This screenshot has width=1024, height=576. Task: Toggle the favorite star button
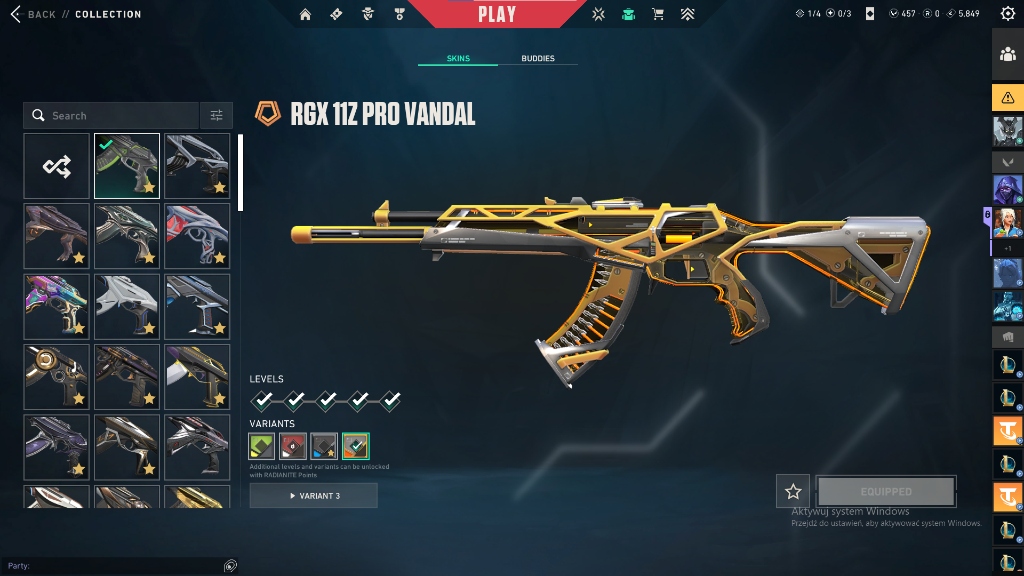(793, 491)
